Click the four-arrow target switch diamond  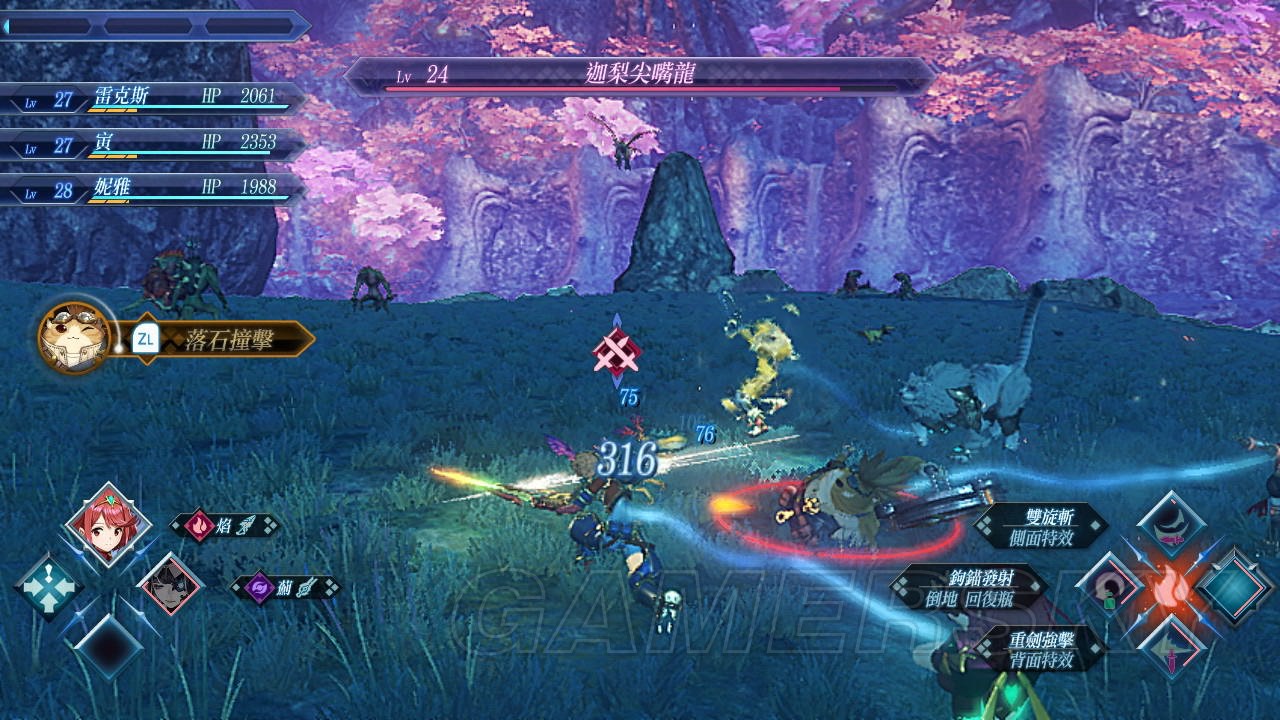(48, 585)
